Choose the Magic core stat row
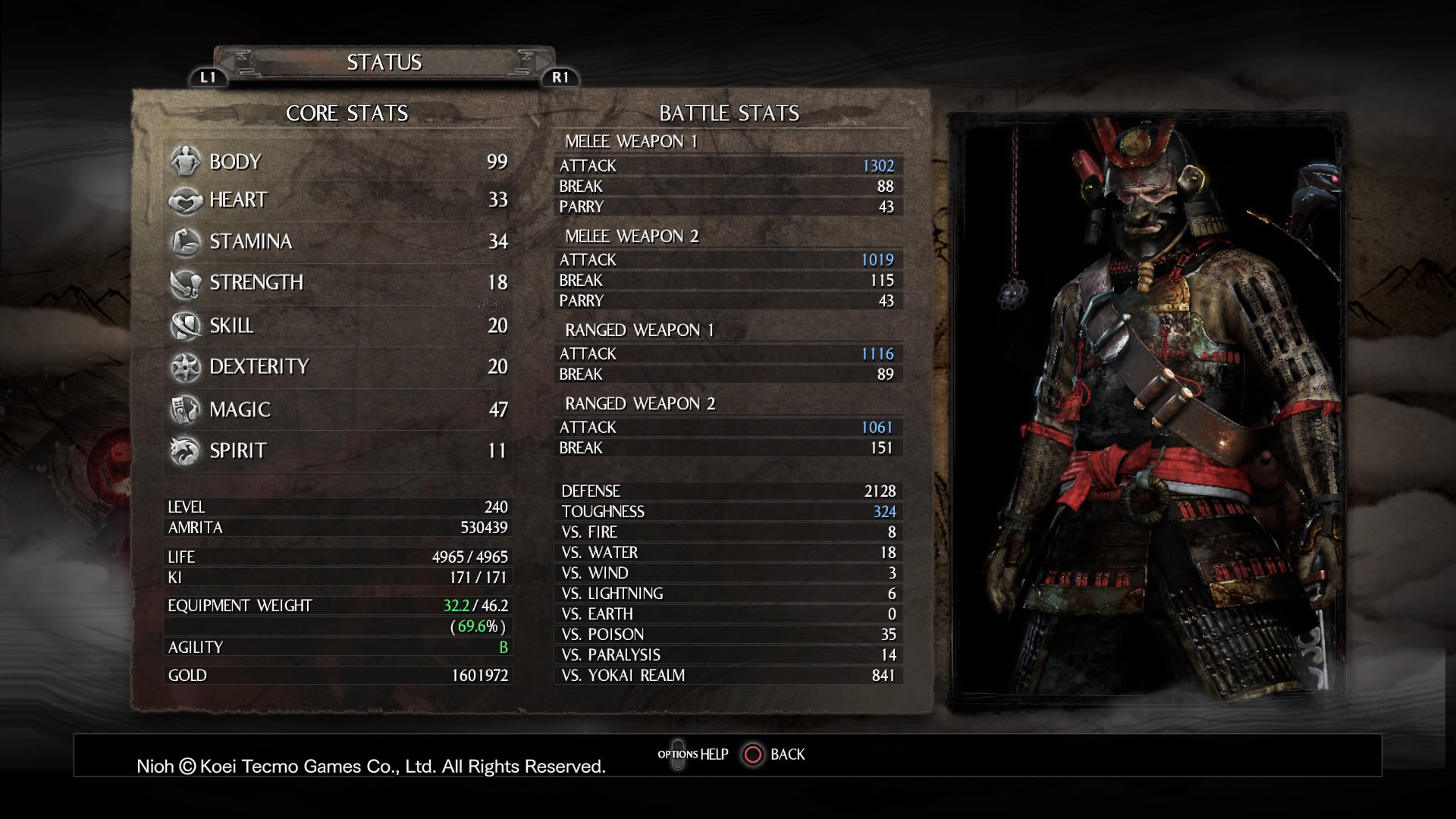 point(338,409)
